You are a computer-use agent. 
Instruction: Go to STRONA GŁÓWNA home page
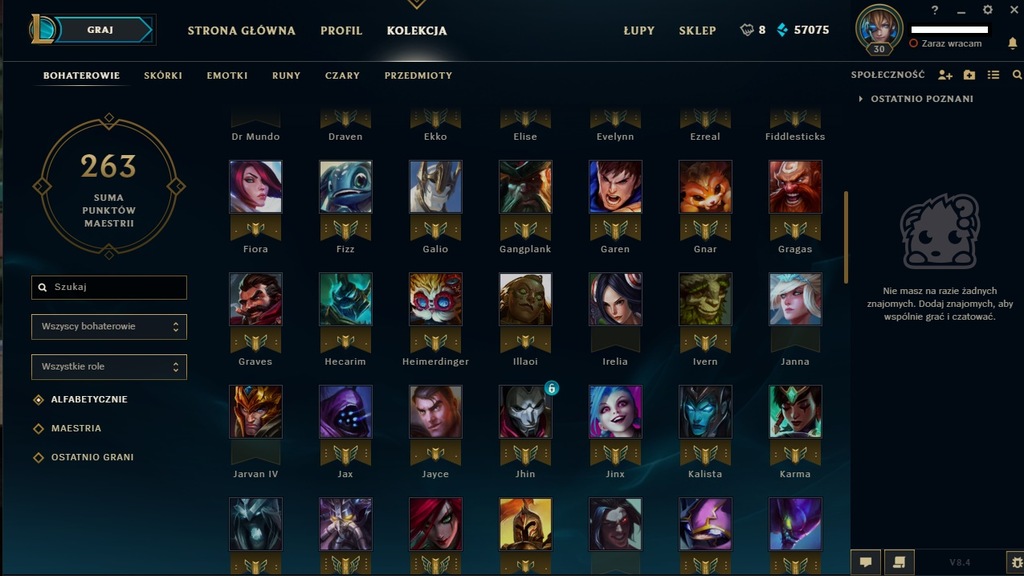[x=241, y=30]
